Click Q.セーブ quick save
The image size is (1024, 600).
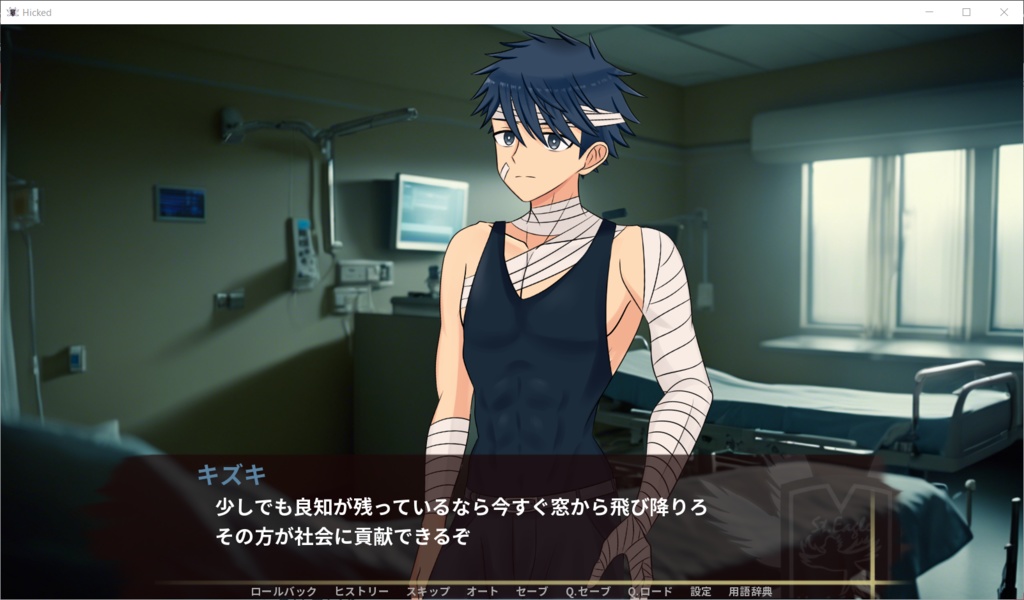click(x=588, y=592)
